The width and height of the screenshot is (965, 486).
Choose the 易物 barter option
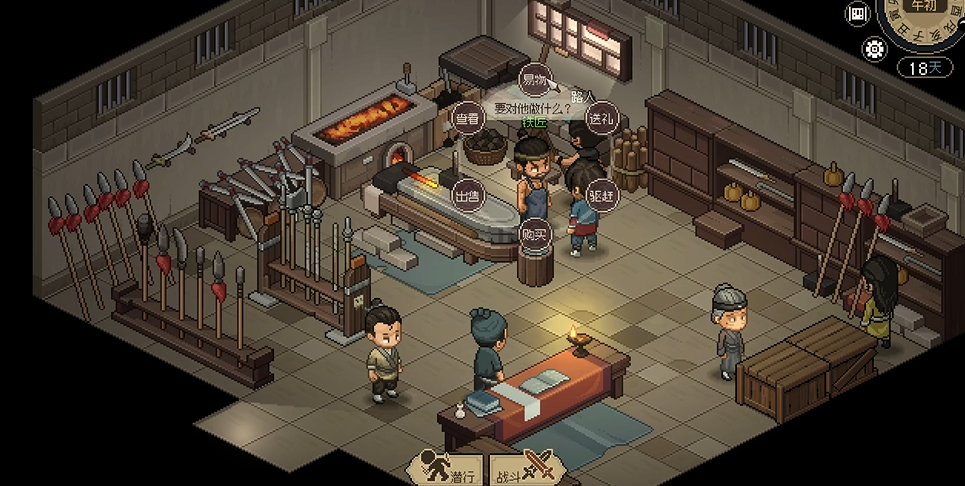(533, 80)
